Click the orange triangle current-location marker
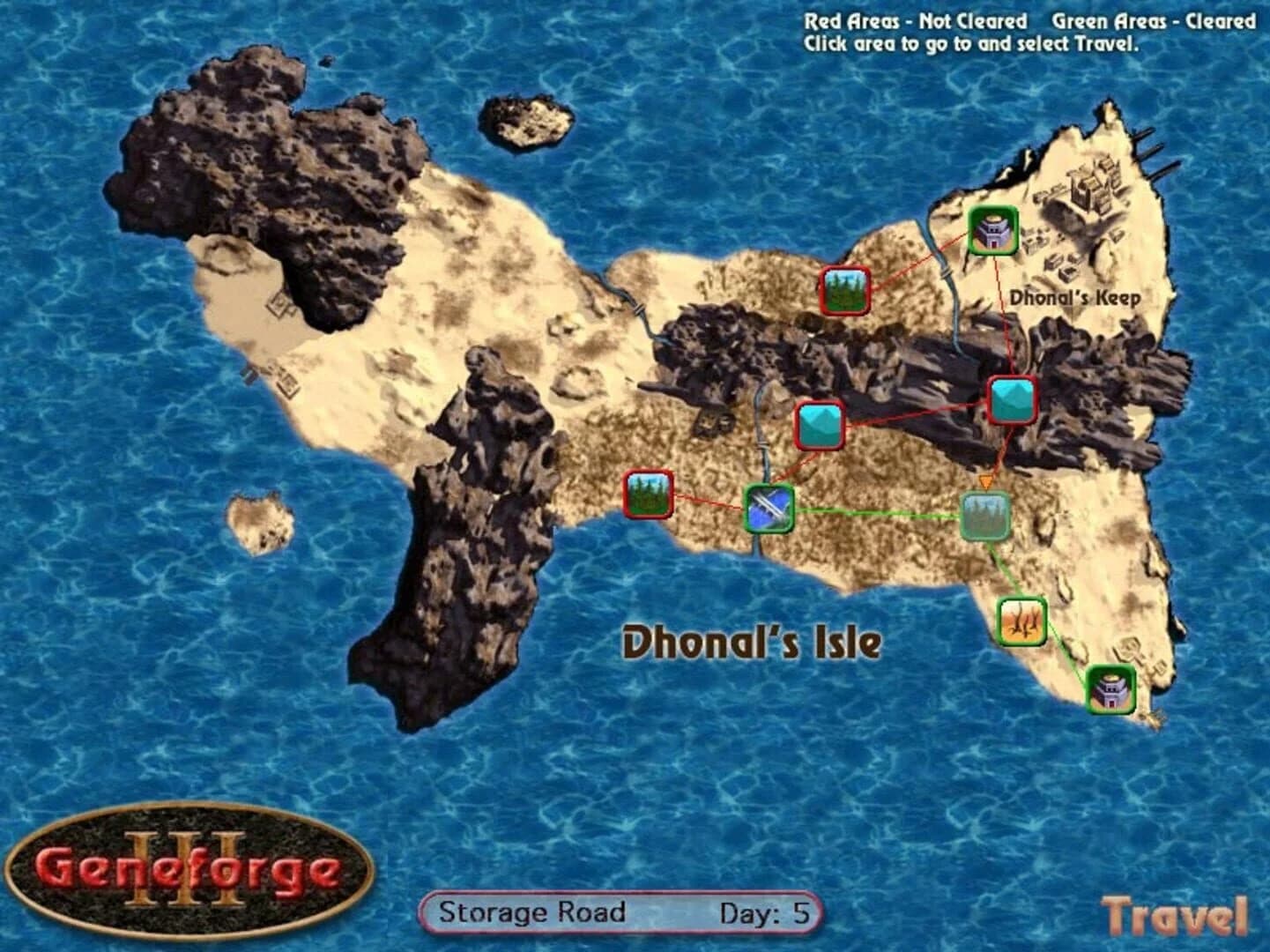This screenshot has width=1270, height=952. click(984, 482)
